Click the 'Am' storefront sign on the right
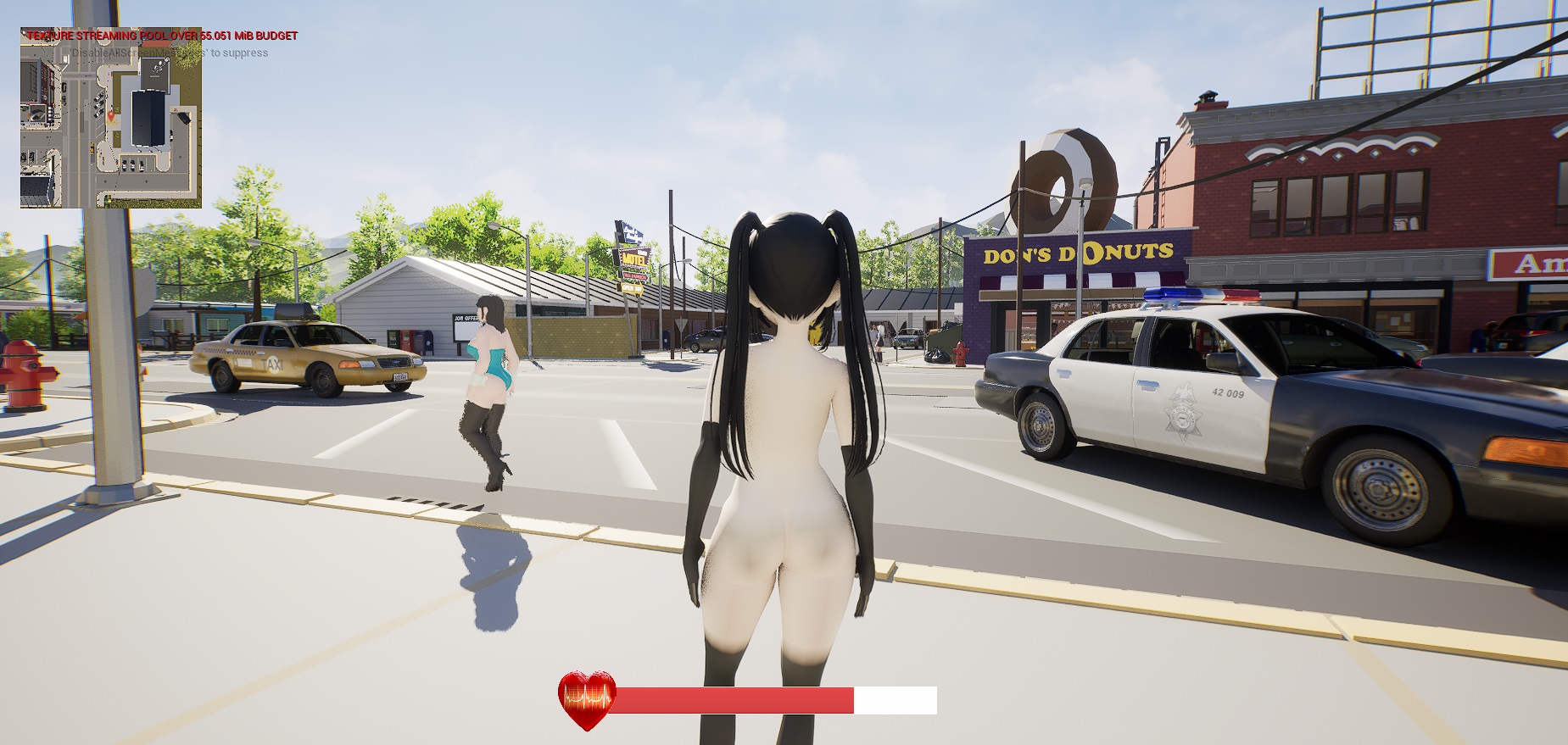 tap(1538, 263)
